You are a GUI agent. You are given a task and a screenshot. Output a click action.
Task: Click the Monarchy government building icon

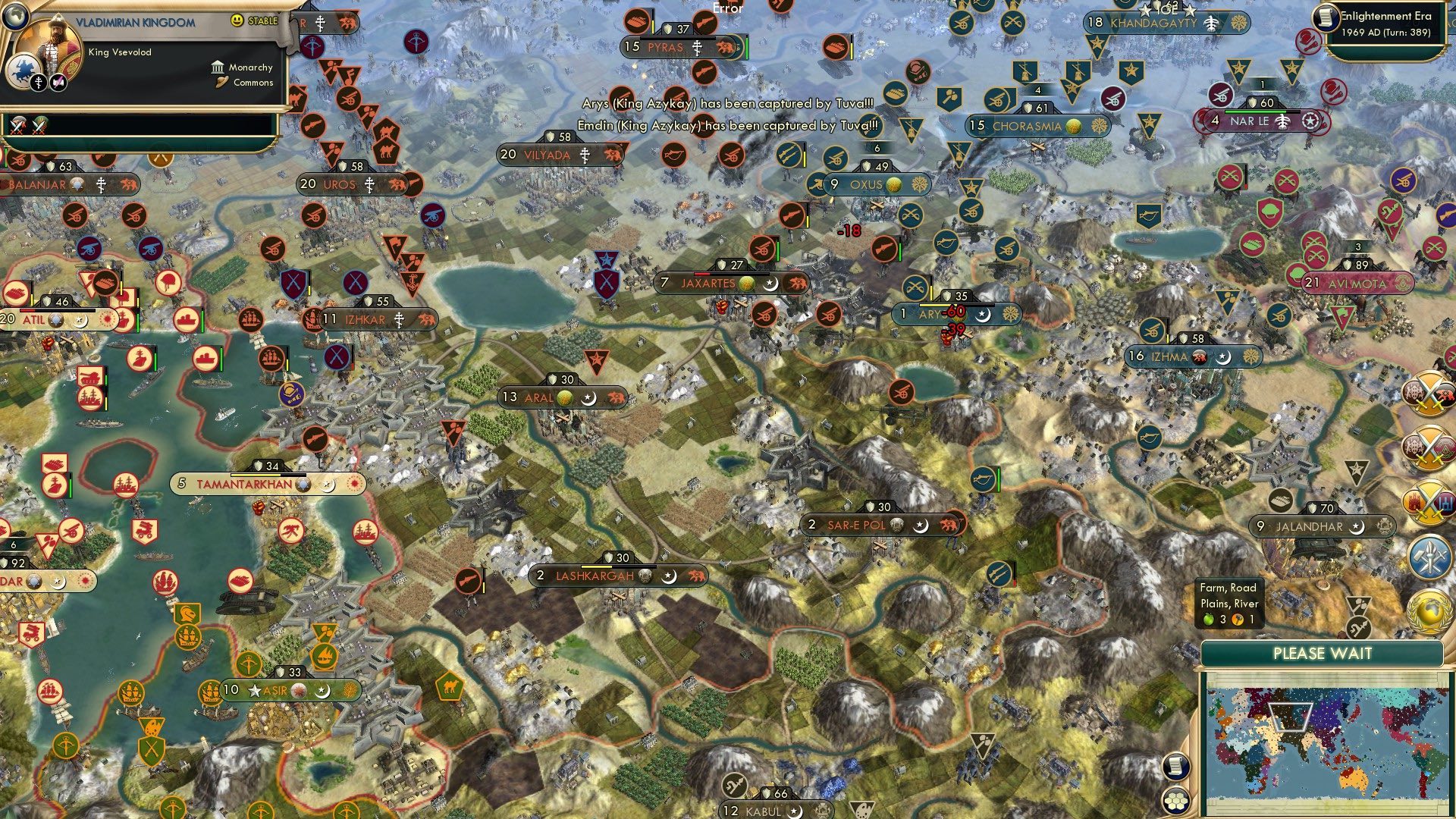click(x=217, y=67)
